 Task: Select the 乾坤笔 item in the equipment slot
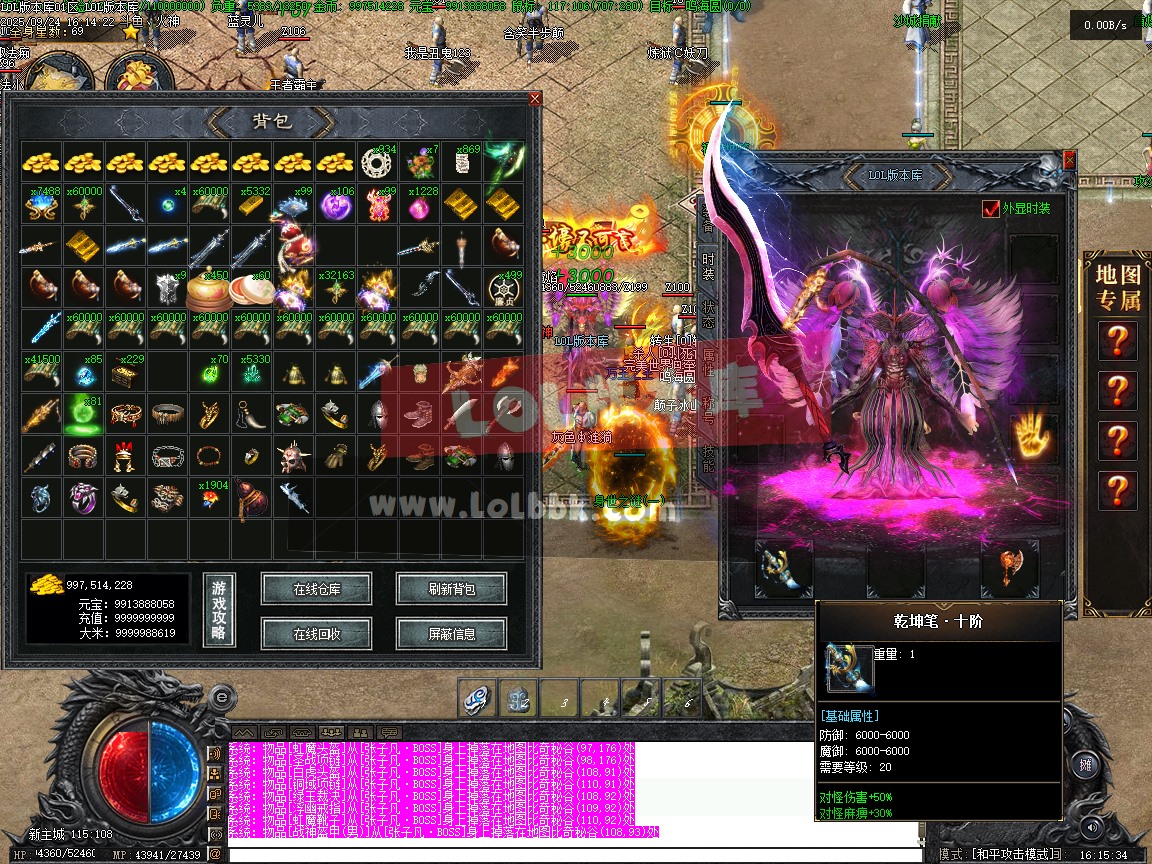pos(782,568)
